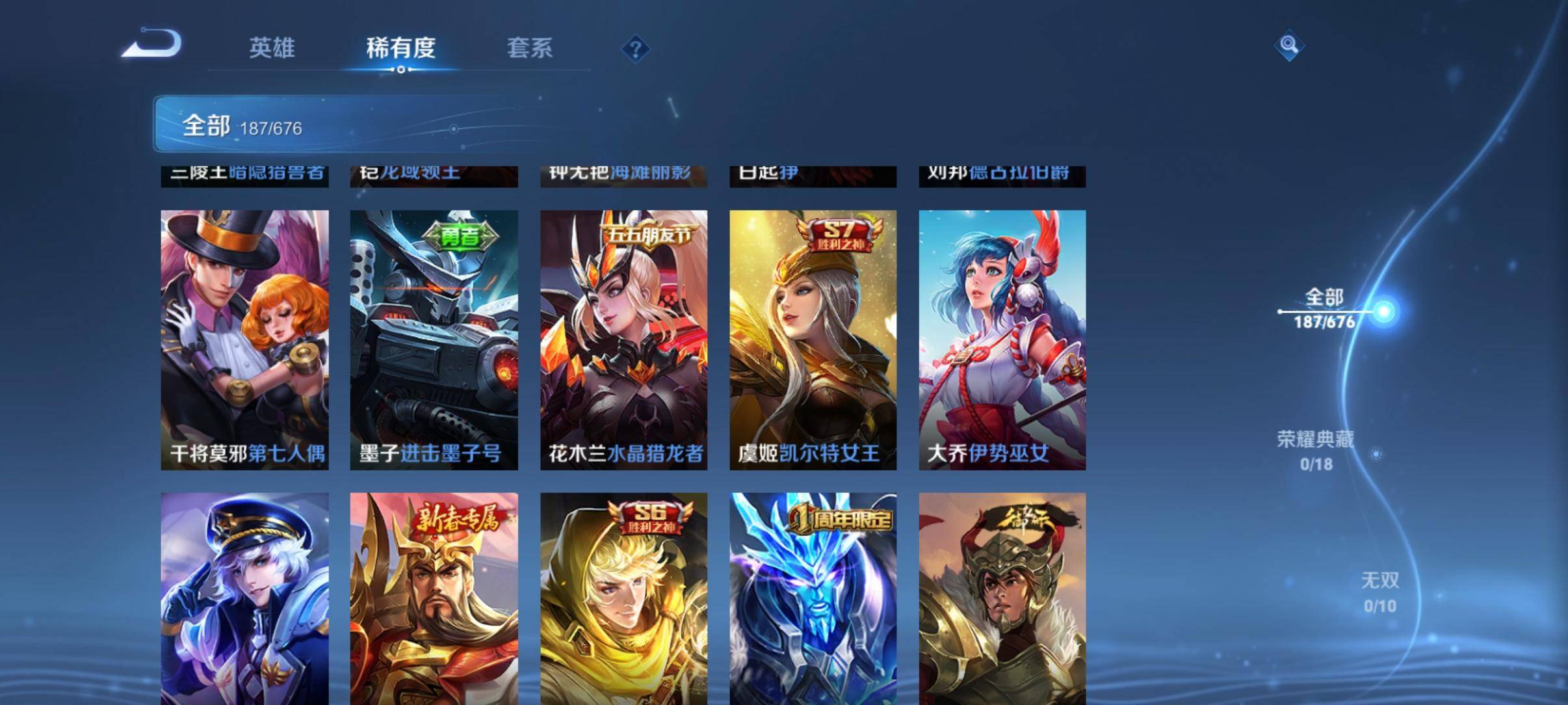Select the 虞姬 凯尔特女王 skin card
This screenshot has height=705, width=1568.
tap(813, 339)
